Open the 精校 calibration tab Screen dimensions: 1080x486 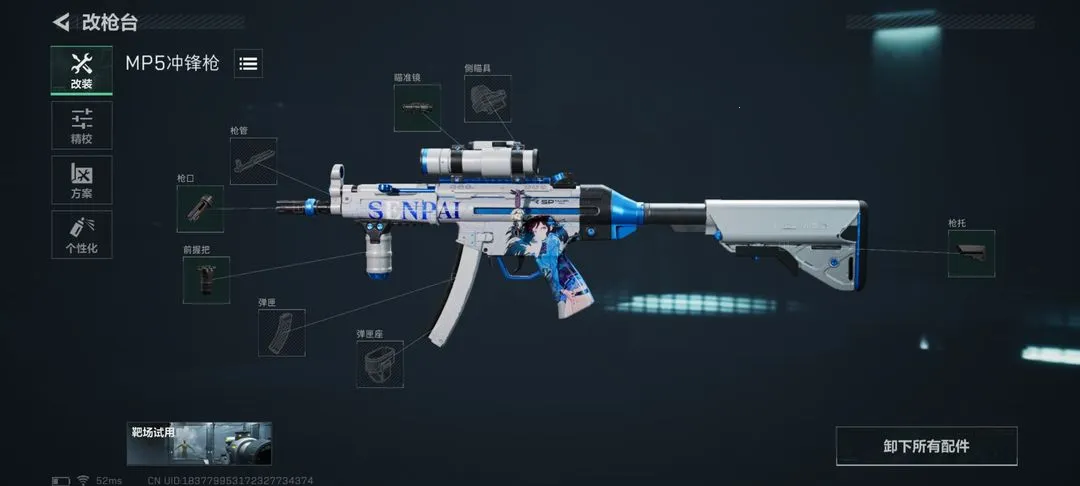[82, 125]
